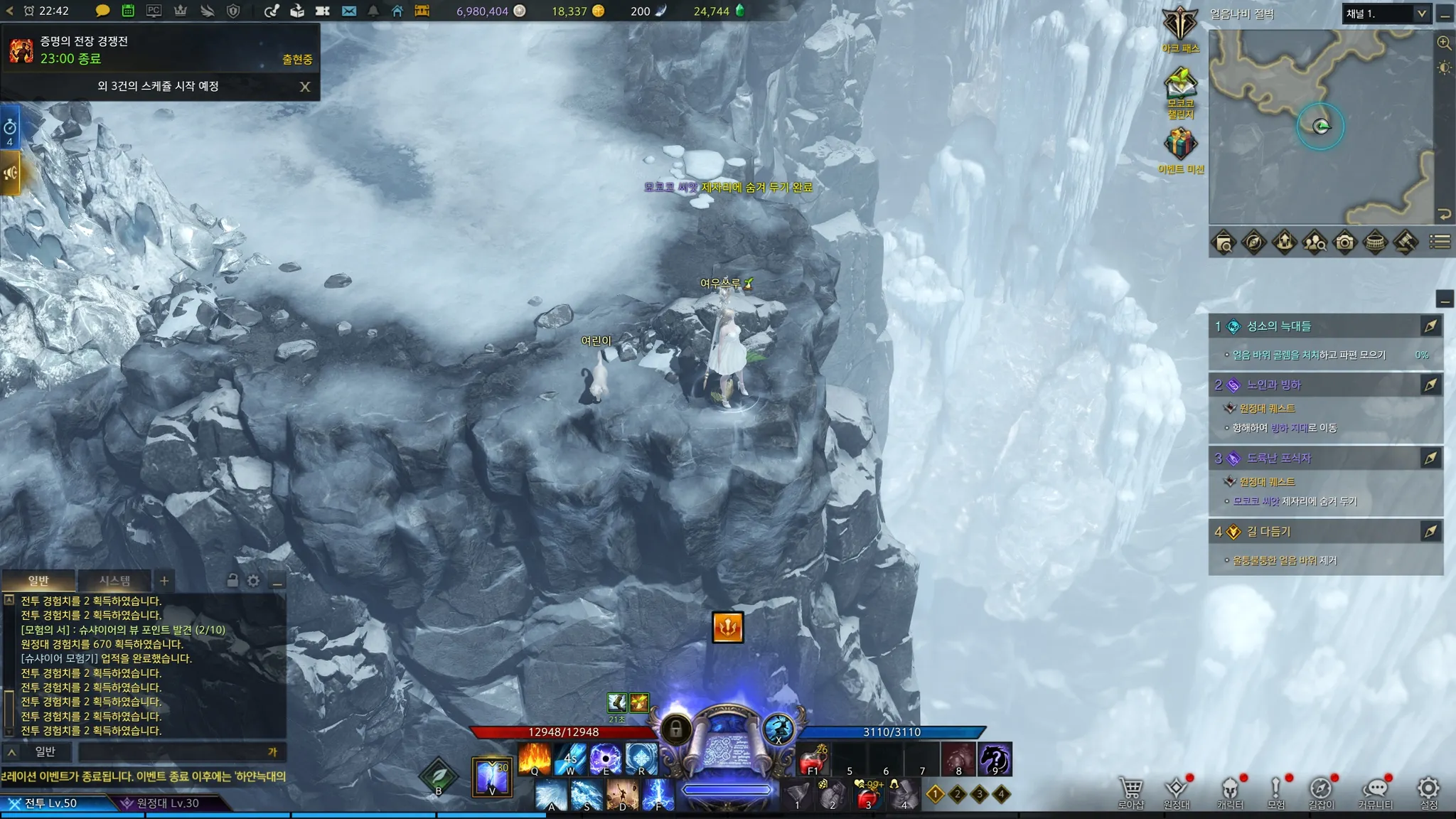This screenshot has height=819, width=1456.
Task: Open the mail envelope icon
Action: (349, 11)
